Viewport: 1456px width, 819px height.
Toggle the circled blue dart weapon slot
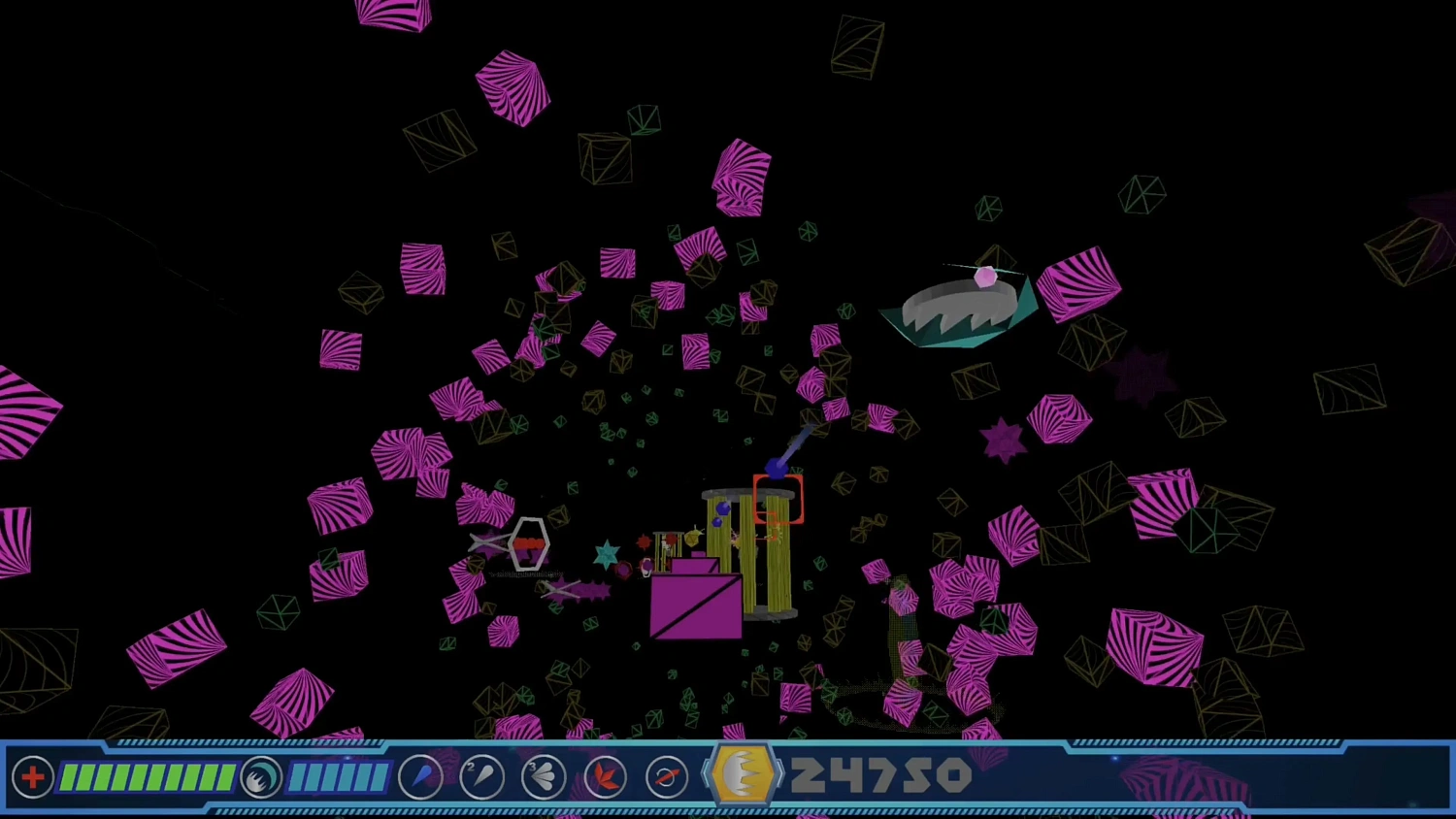click(x=421, y=776)
